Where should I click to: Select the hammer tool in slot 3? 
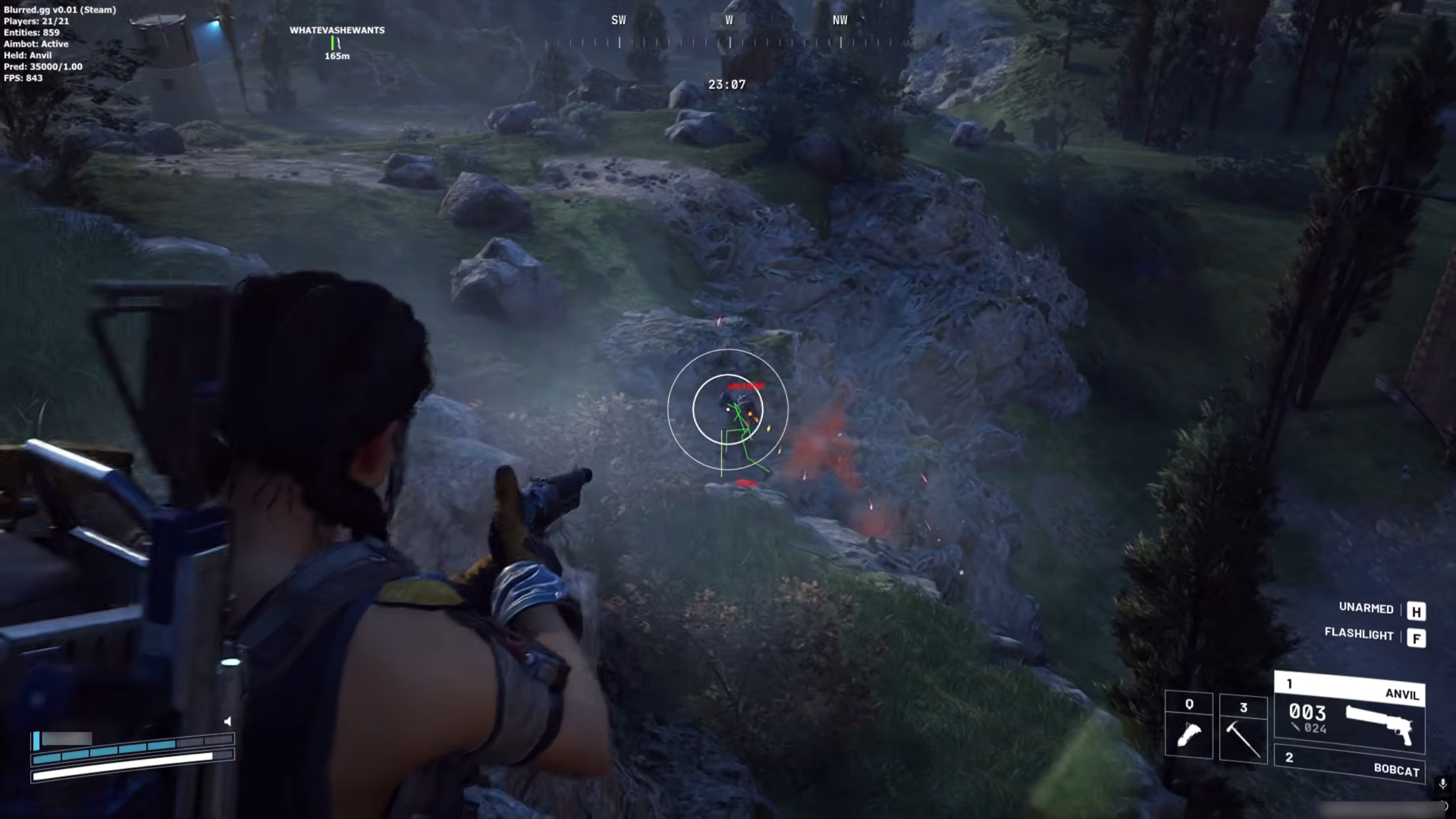pyautogui.click(x=1243, y=728)
